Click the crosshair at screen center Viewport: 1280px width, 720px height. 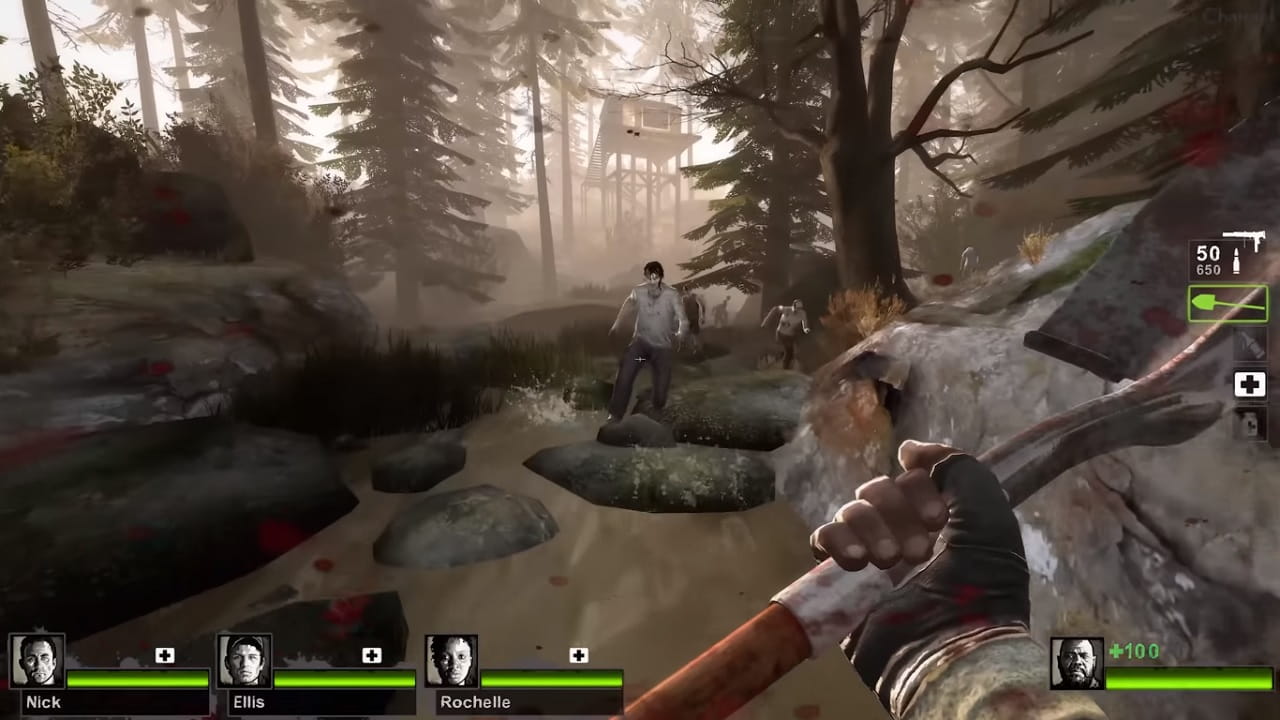click(640, 360)
